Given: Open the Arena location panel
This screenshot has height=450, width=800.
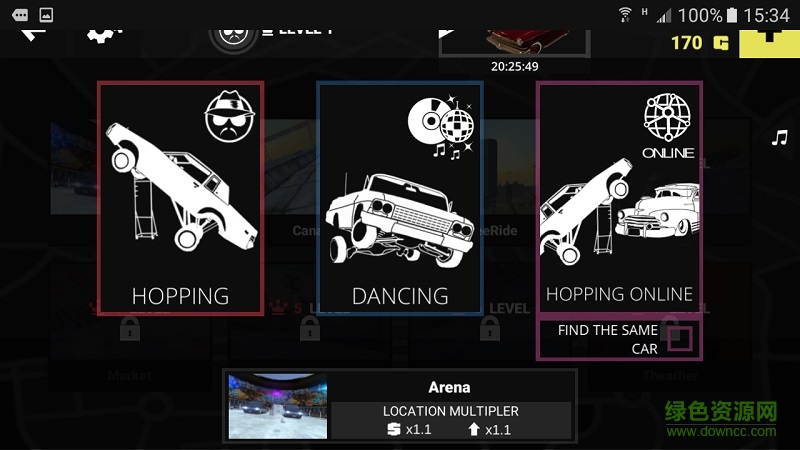Looking at the screenshot, I should pyautogui.click(x=400, y=405).
